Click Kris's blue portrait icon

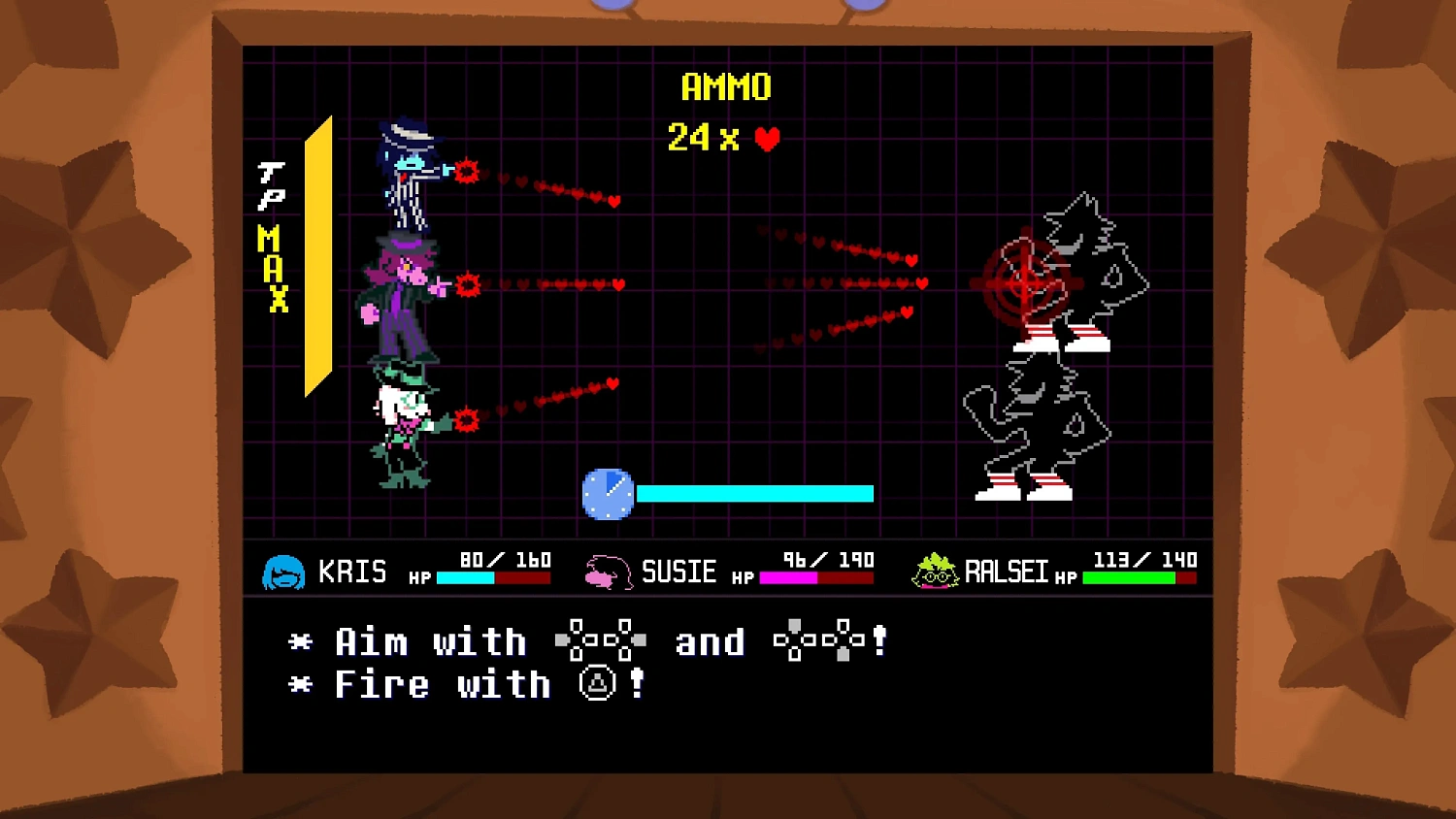[x=282, y=572]
